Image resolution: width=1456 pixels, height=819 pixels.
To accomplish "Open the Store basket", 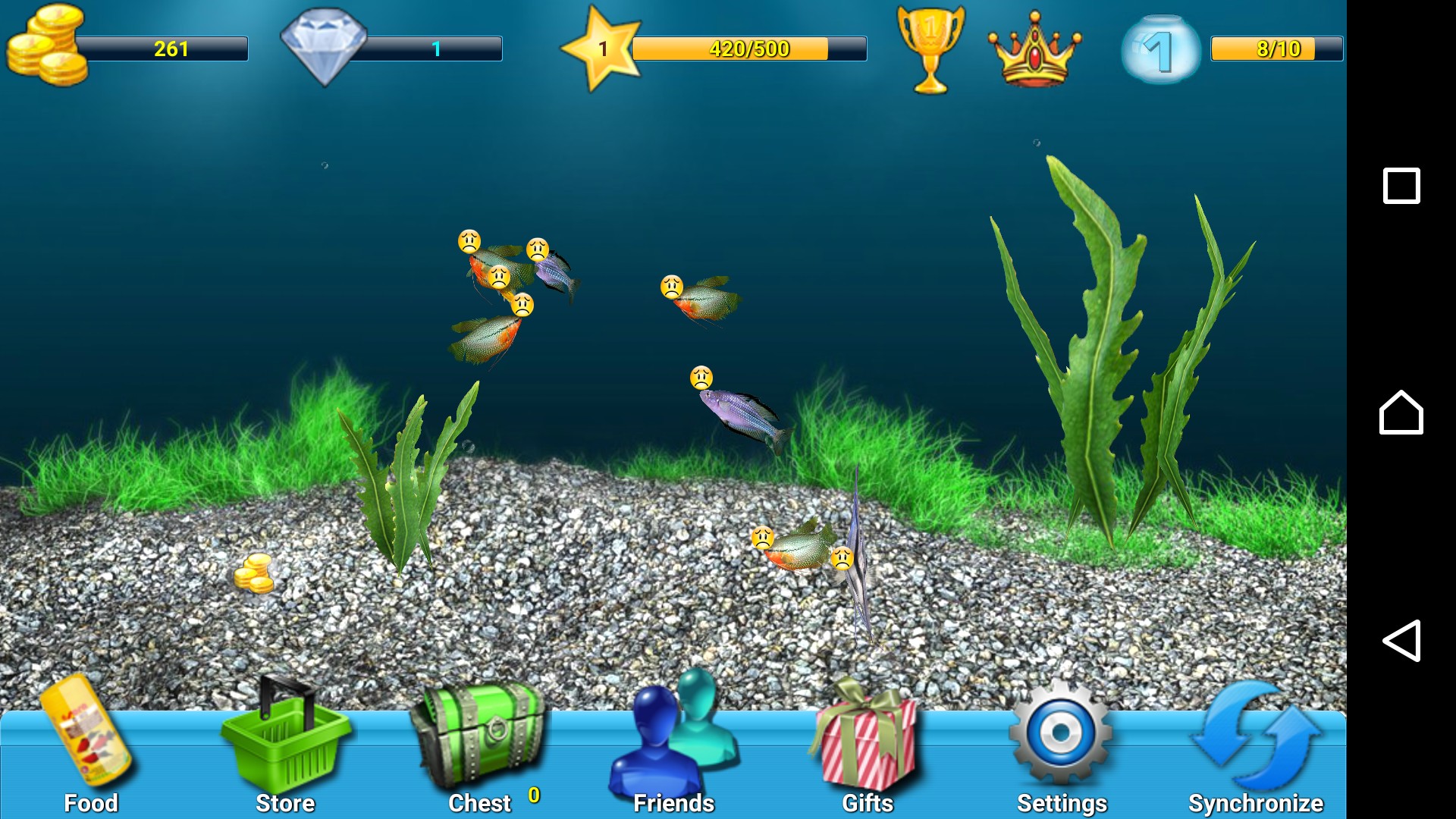I will (284, 747).
